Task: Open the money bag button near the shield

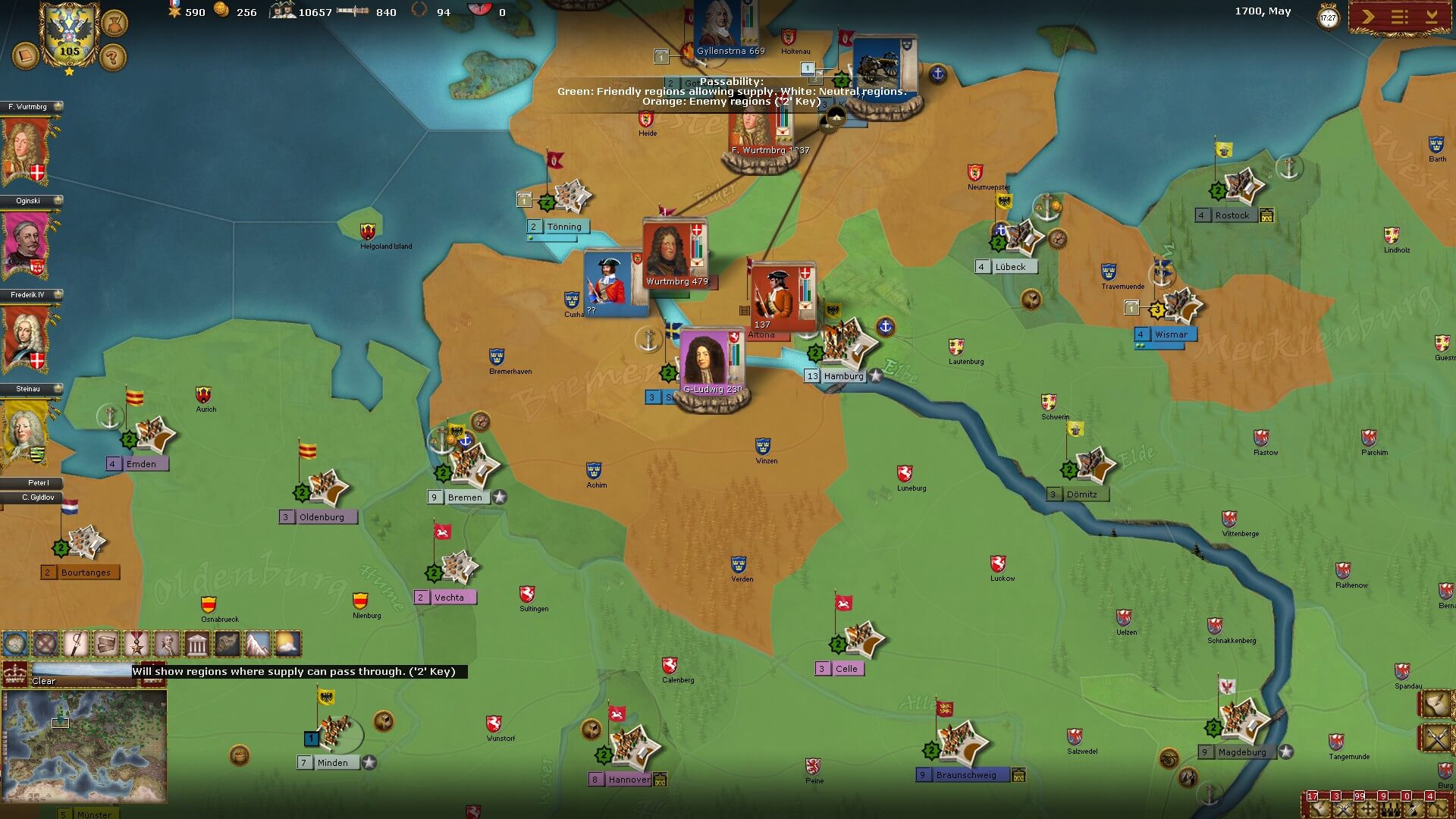Action: (115, 23)
